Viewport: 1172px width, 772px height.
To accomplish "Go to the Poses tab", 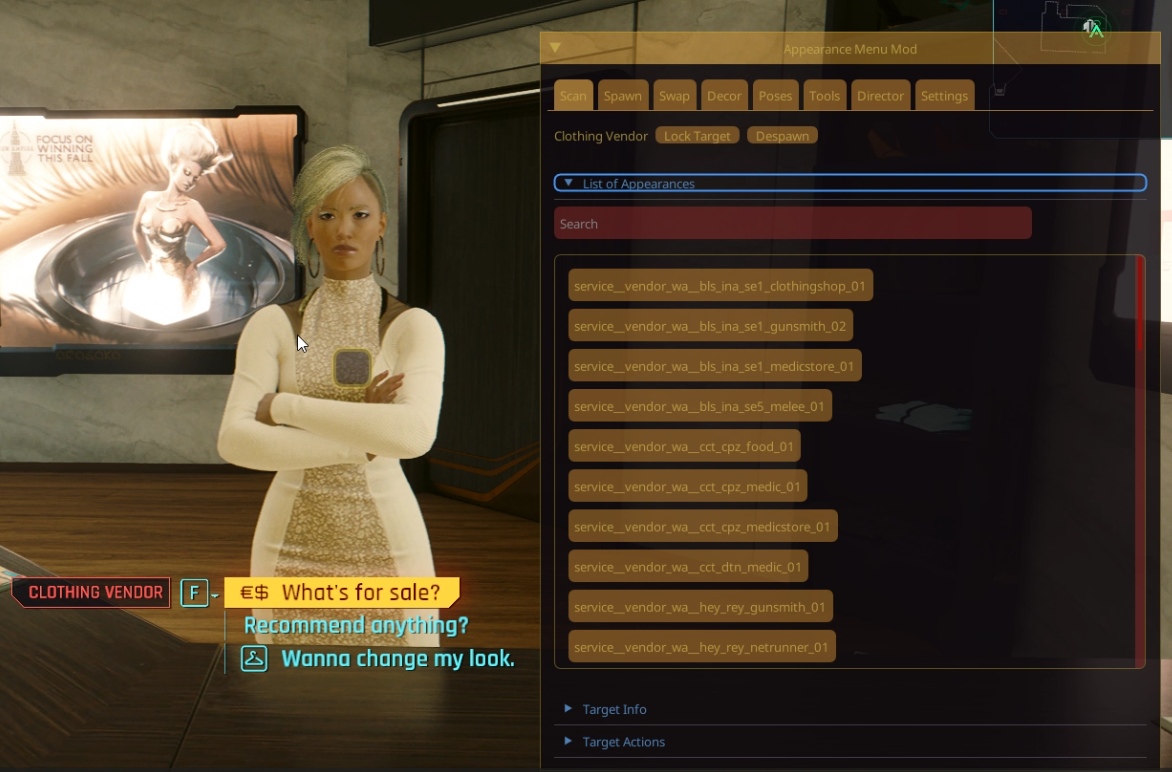I will tap(775, 96).
